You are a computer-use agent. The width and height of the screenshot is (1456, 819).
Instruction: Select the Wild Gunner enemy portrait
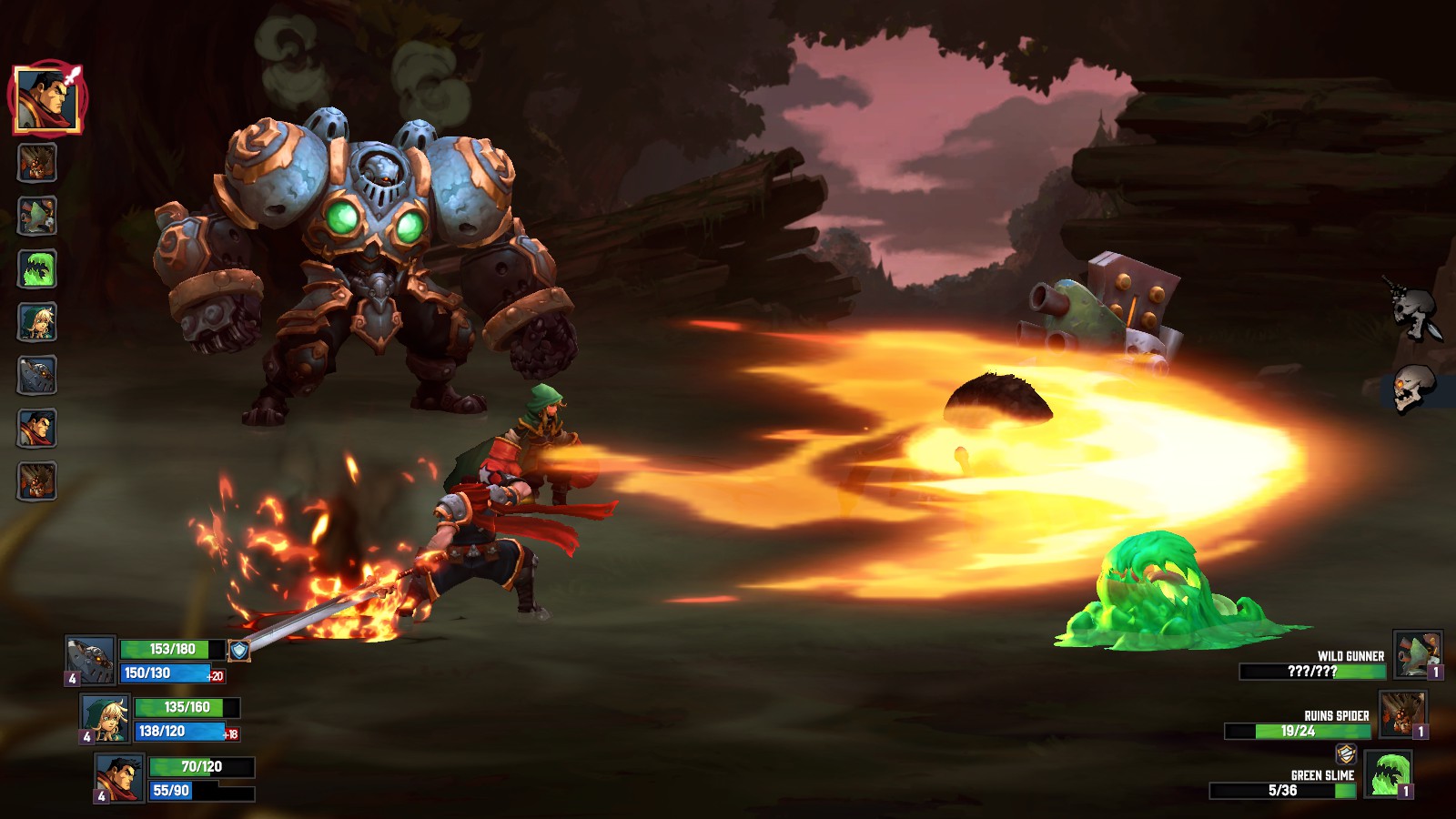click(1418, 653)
